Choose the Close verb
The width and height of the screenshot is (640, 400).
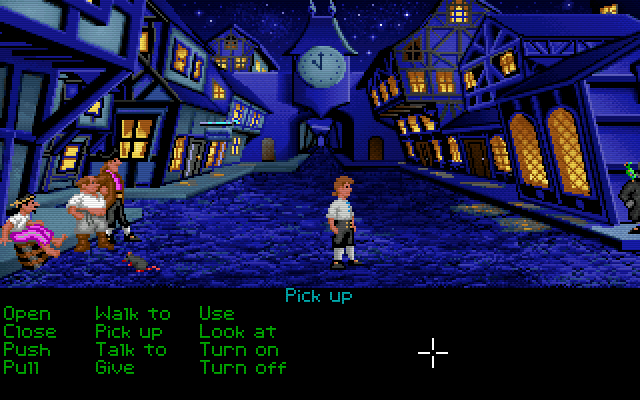30,332
